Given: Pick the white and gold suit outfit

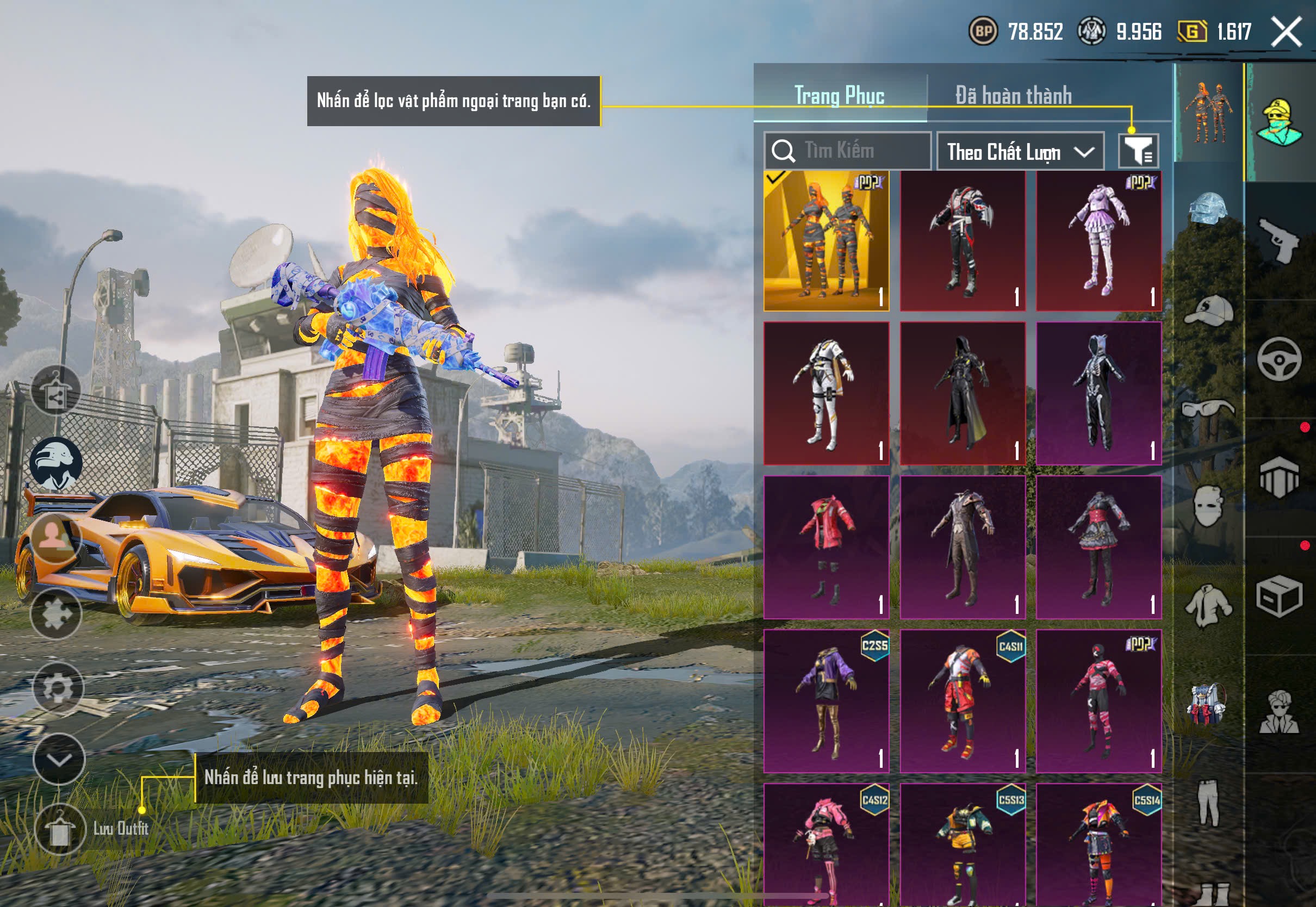Looking at the screenshot, I should coord(826,393).
